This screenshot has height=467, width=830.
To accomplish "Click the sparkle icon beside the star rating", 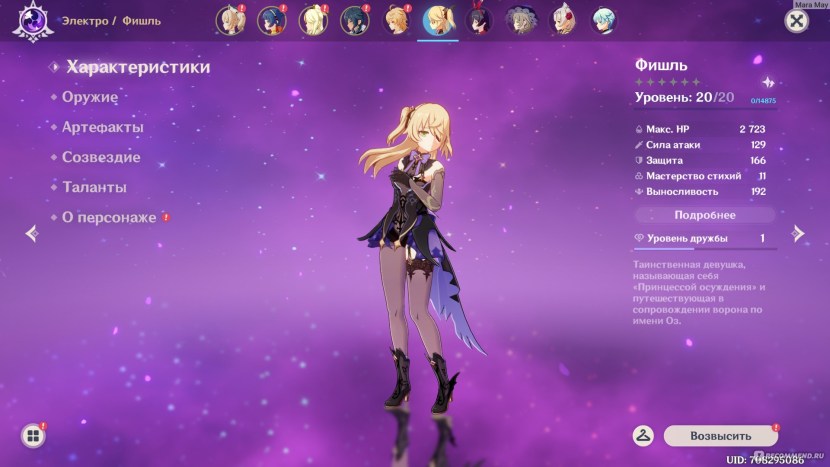I will 768,82.
